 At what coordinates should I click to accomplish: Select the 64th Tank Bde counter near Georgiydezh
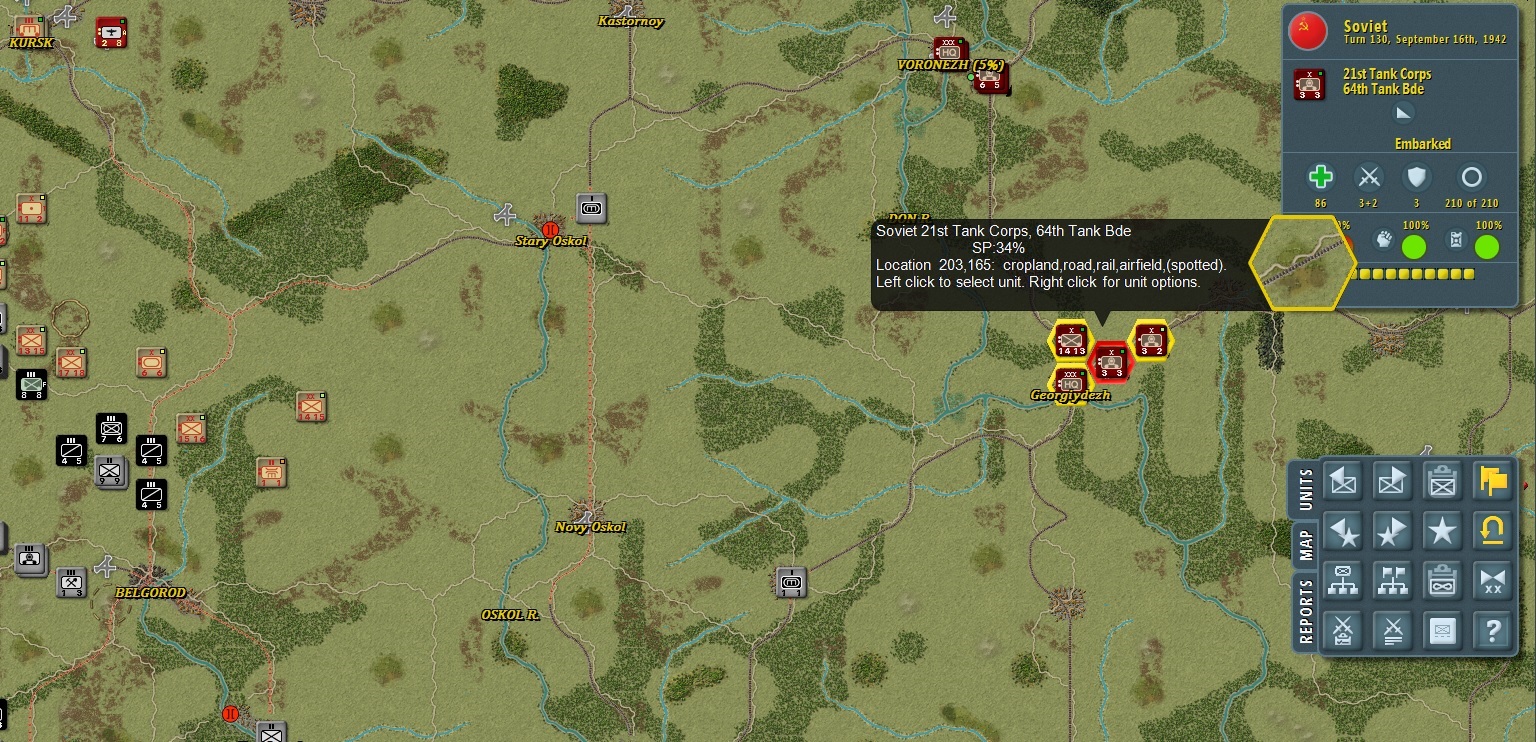[x=1110, y=361]
